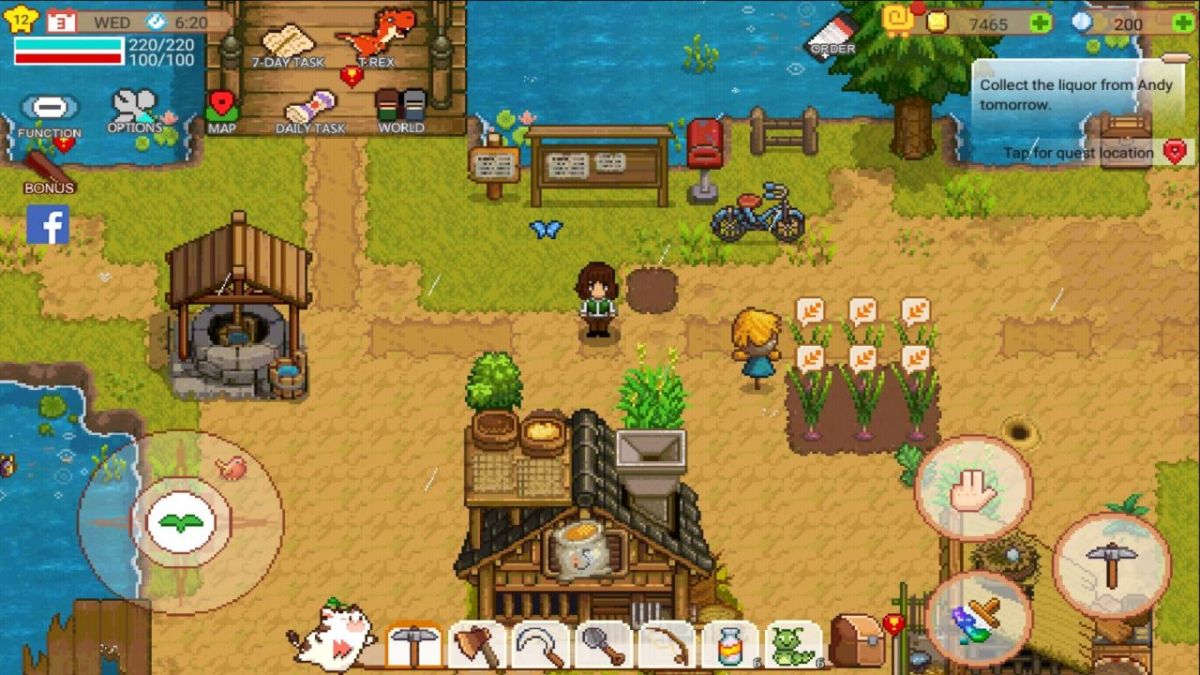
Task: Select the axe hotbar slot
Action: [476, 645]
